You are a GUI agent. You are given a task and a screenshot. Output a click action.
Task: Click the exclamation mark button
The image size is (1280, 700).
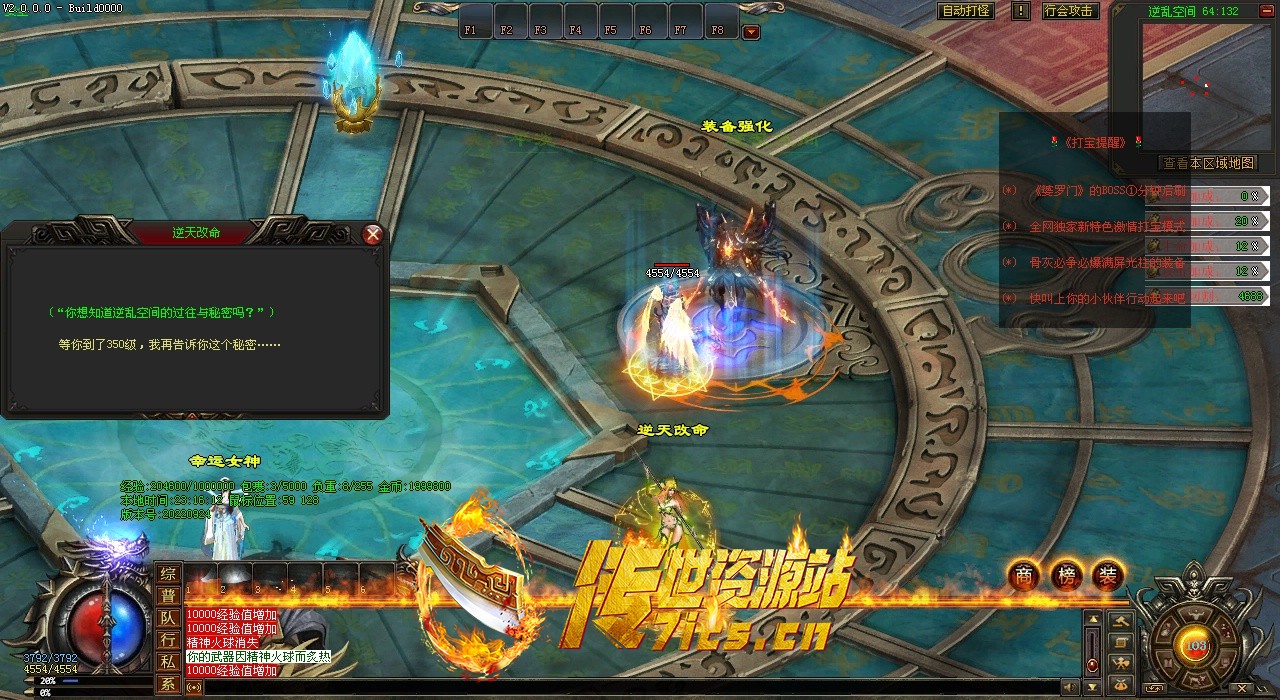click(1020, 11)
